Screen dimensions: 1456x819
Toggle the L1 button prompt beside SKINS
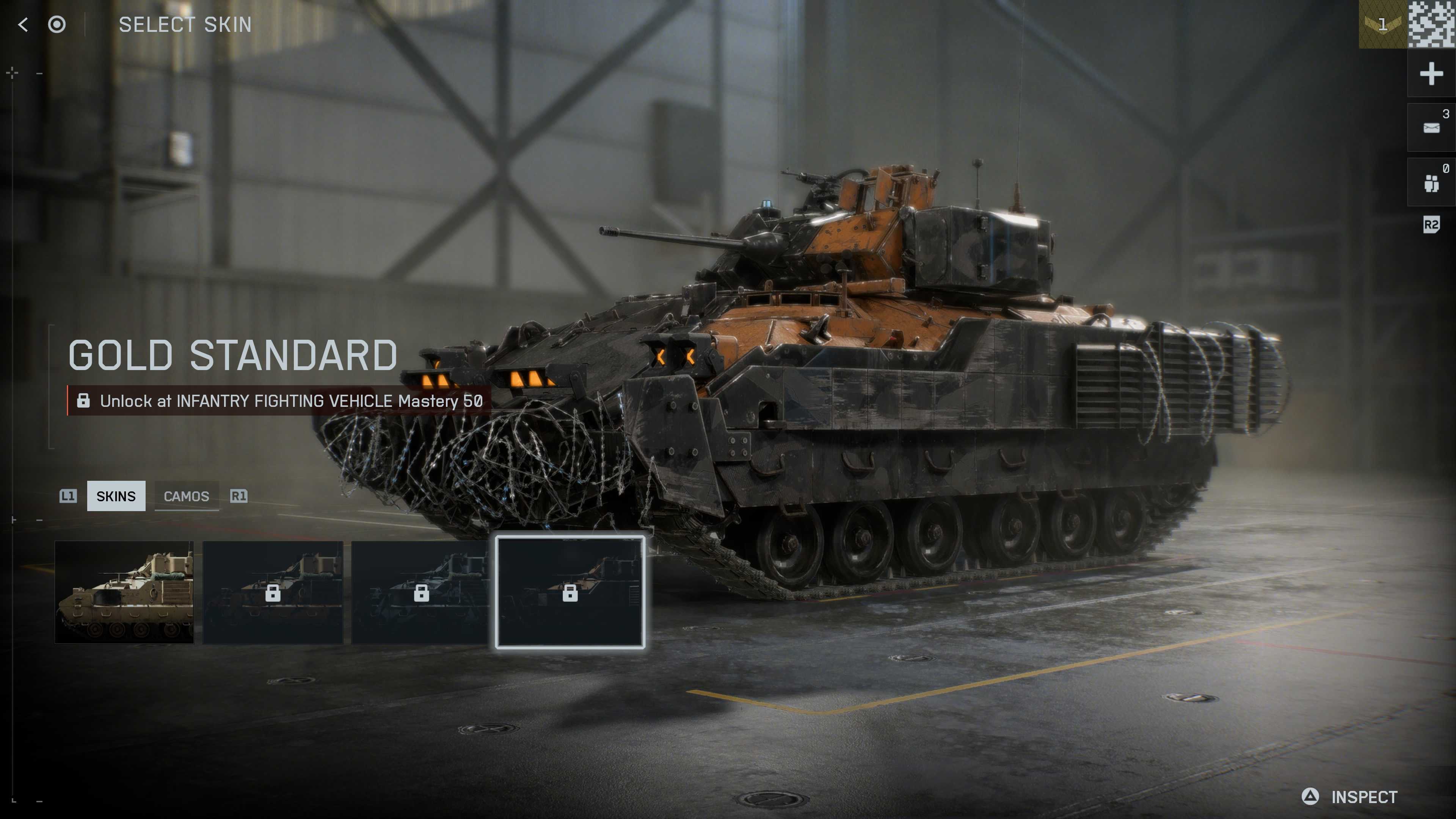(x=69, y=496)
